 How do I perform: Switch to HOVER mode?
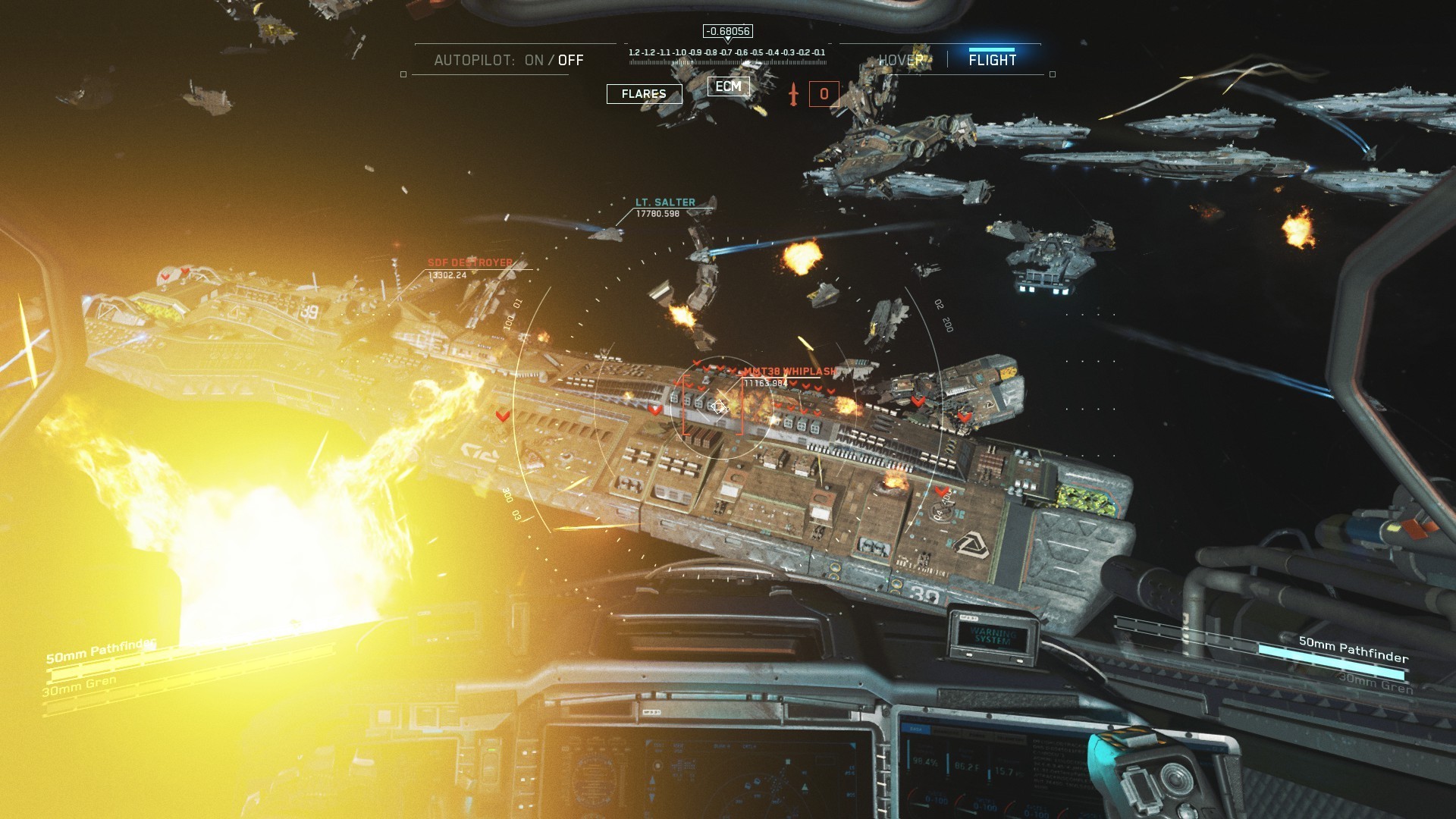click(x=901, y=60)
